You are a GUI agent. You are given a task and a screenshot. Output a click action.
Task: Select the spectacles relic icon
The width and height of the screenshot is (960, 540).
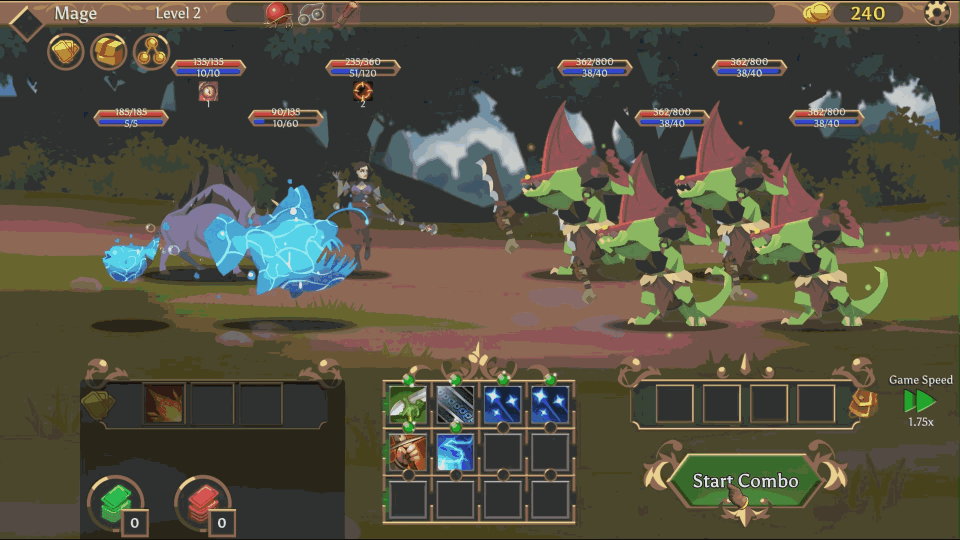pos(313,14)
